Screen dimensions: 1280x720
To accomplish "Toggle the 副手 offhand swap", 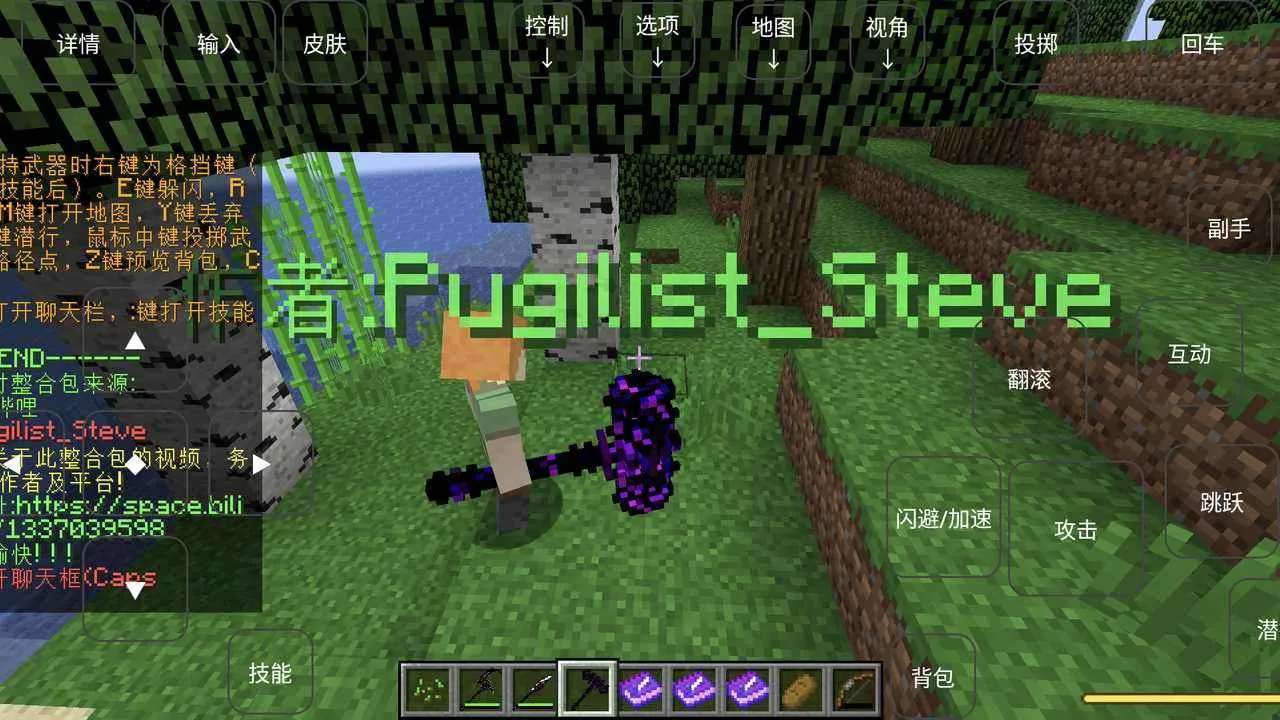I will point(1229,230).
